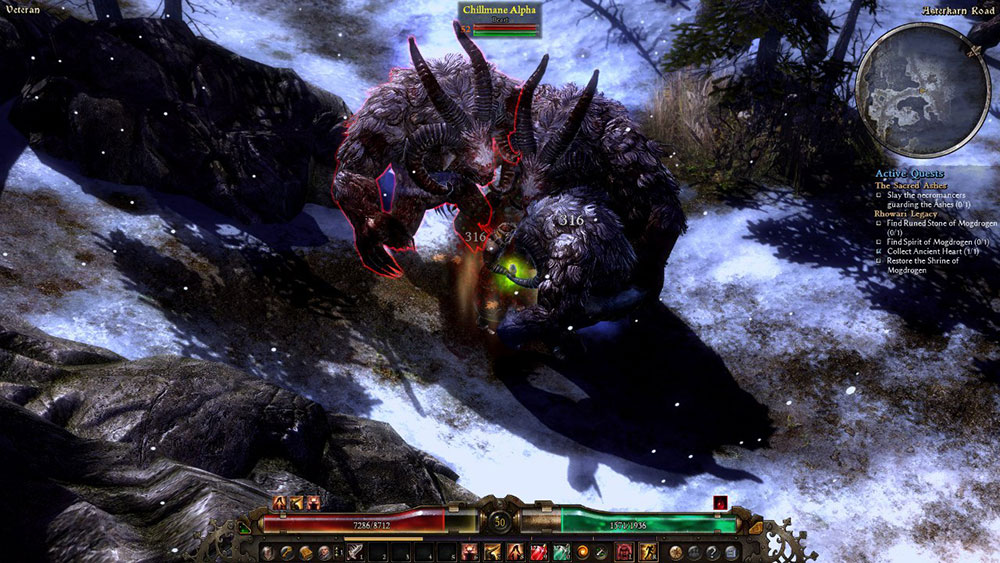This screenshot has width=1000, height=563.
Task: Select The Sacred Ashes quest title
Action: click(910, 185)
